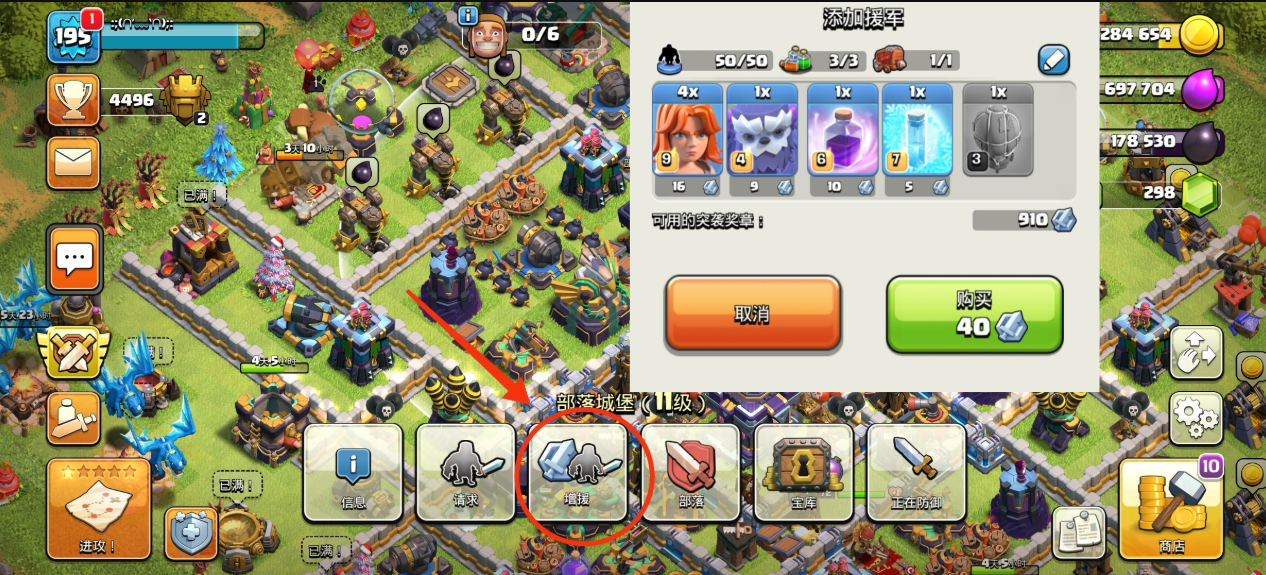
Task: Open the Clan button with sword shield
Action: tap(691, 473)
